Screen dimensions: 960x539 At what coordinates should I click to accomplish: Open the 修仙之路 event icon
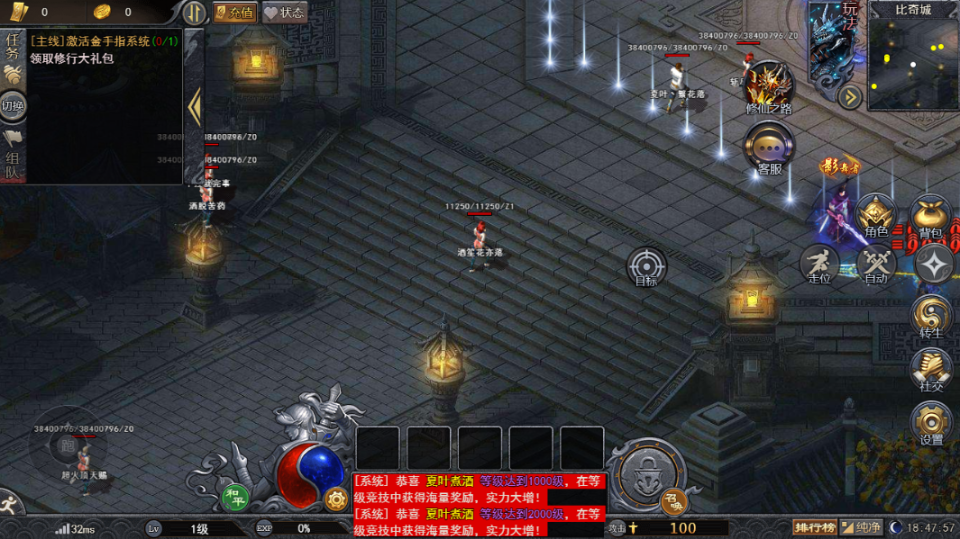point(769,87)
